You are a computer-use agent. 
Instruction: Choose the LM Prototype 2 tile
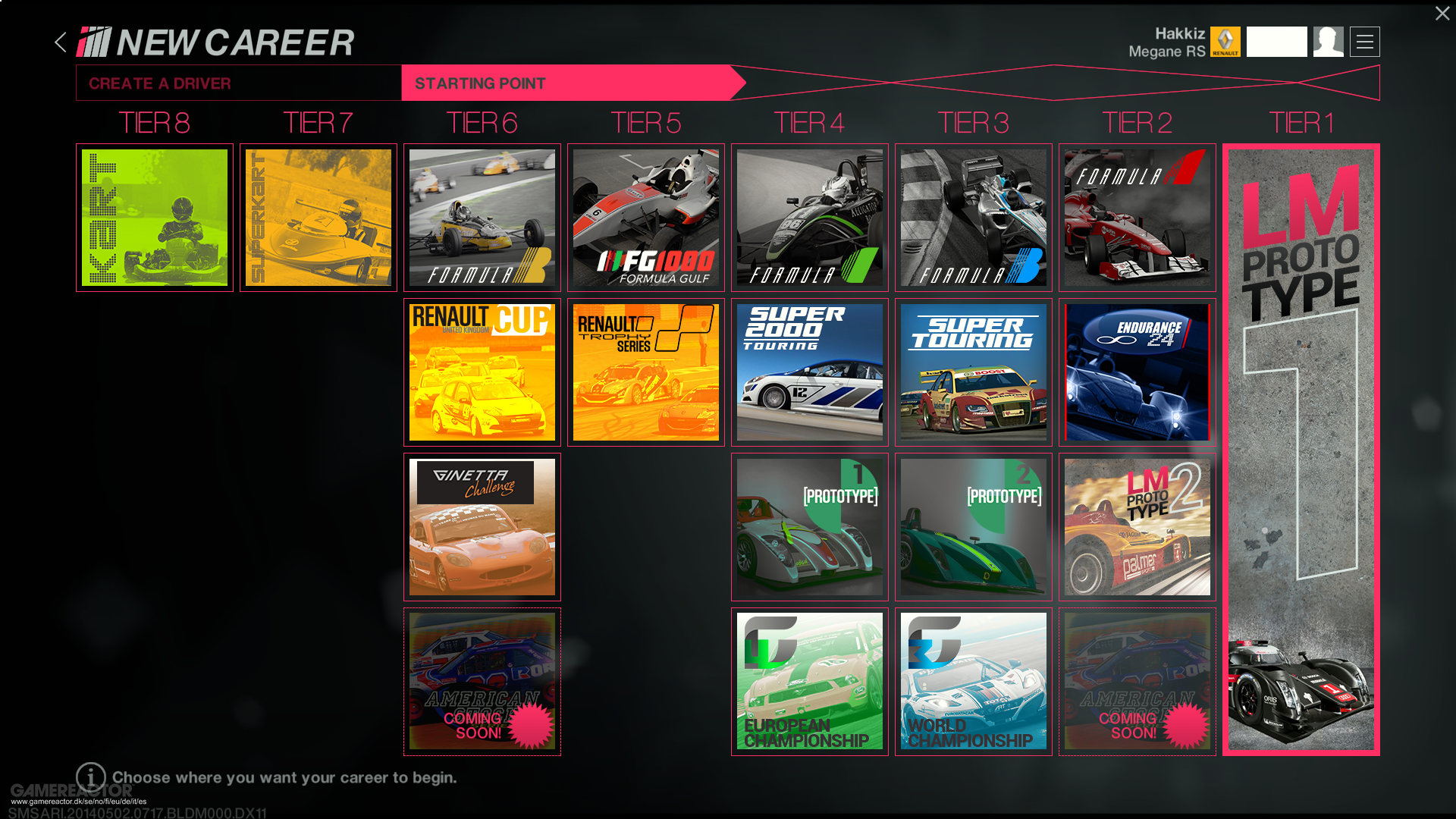click(1137, 527)
